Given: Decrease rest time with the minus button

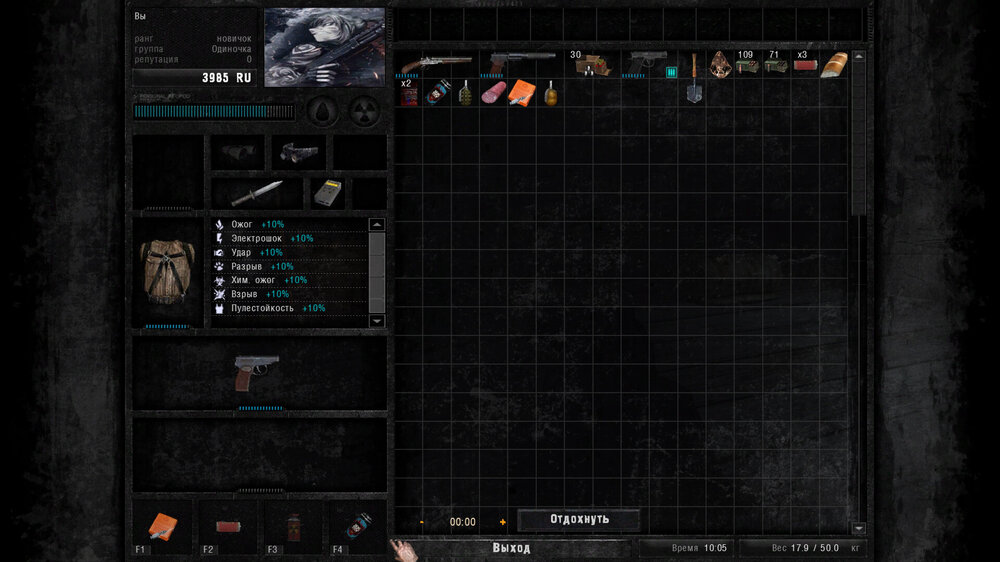Looking at the screenshot, I should coord(422,522).
